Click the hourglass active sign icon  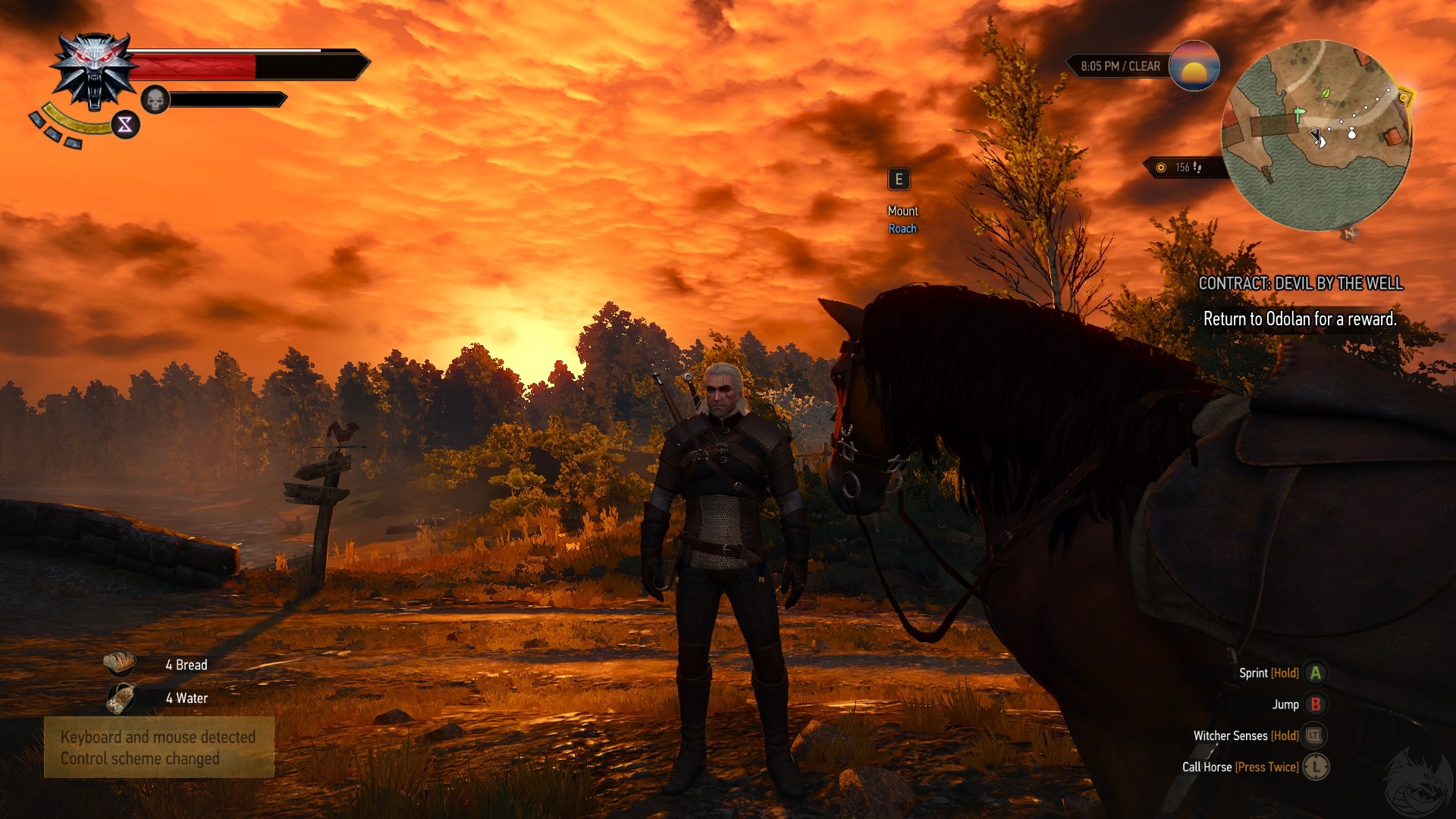(x=125, y=124)
